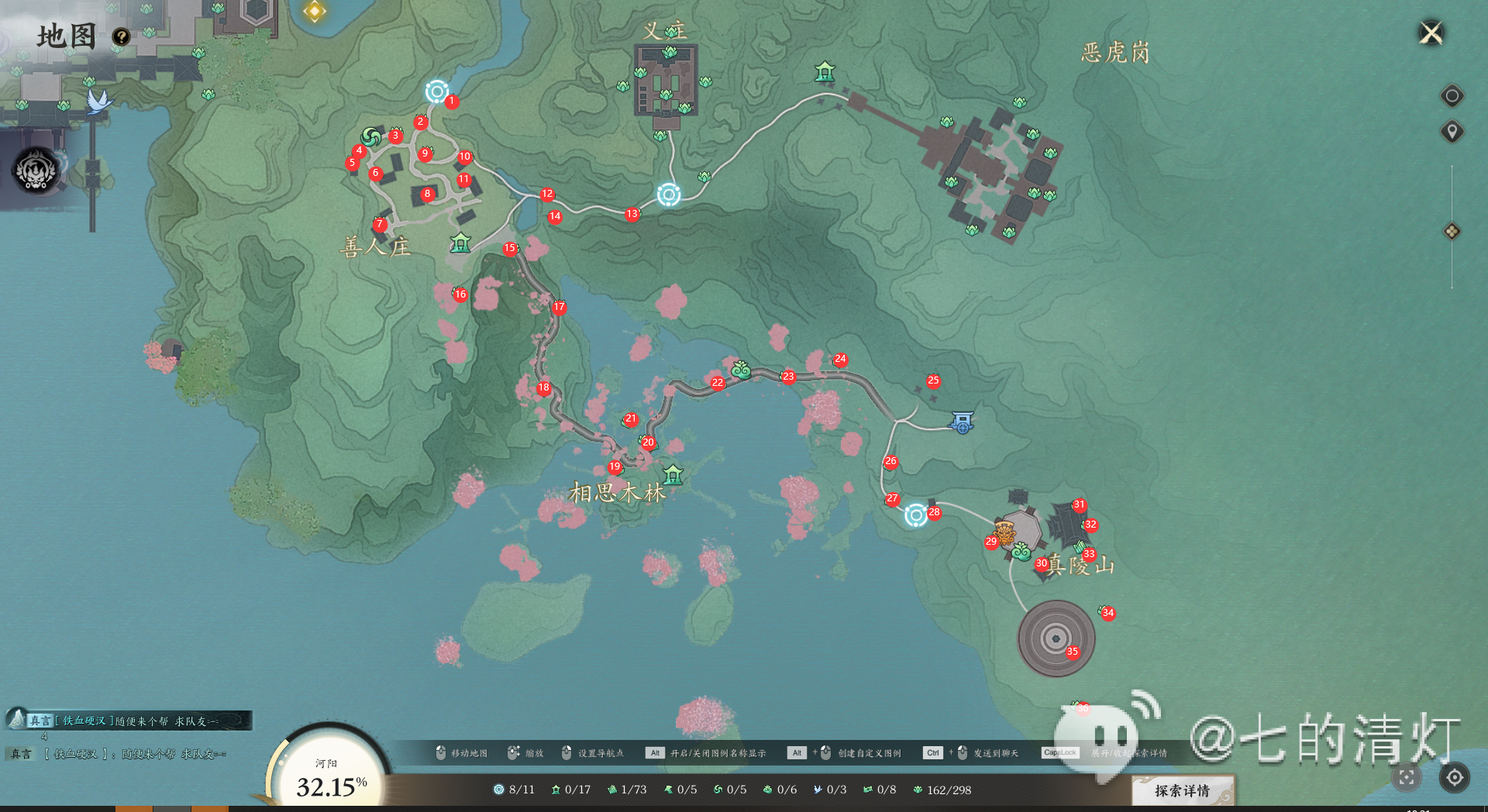1488x812 pixels.
Task: Select the shrine icon at 相思木林
Action: (x=673, y=474)
